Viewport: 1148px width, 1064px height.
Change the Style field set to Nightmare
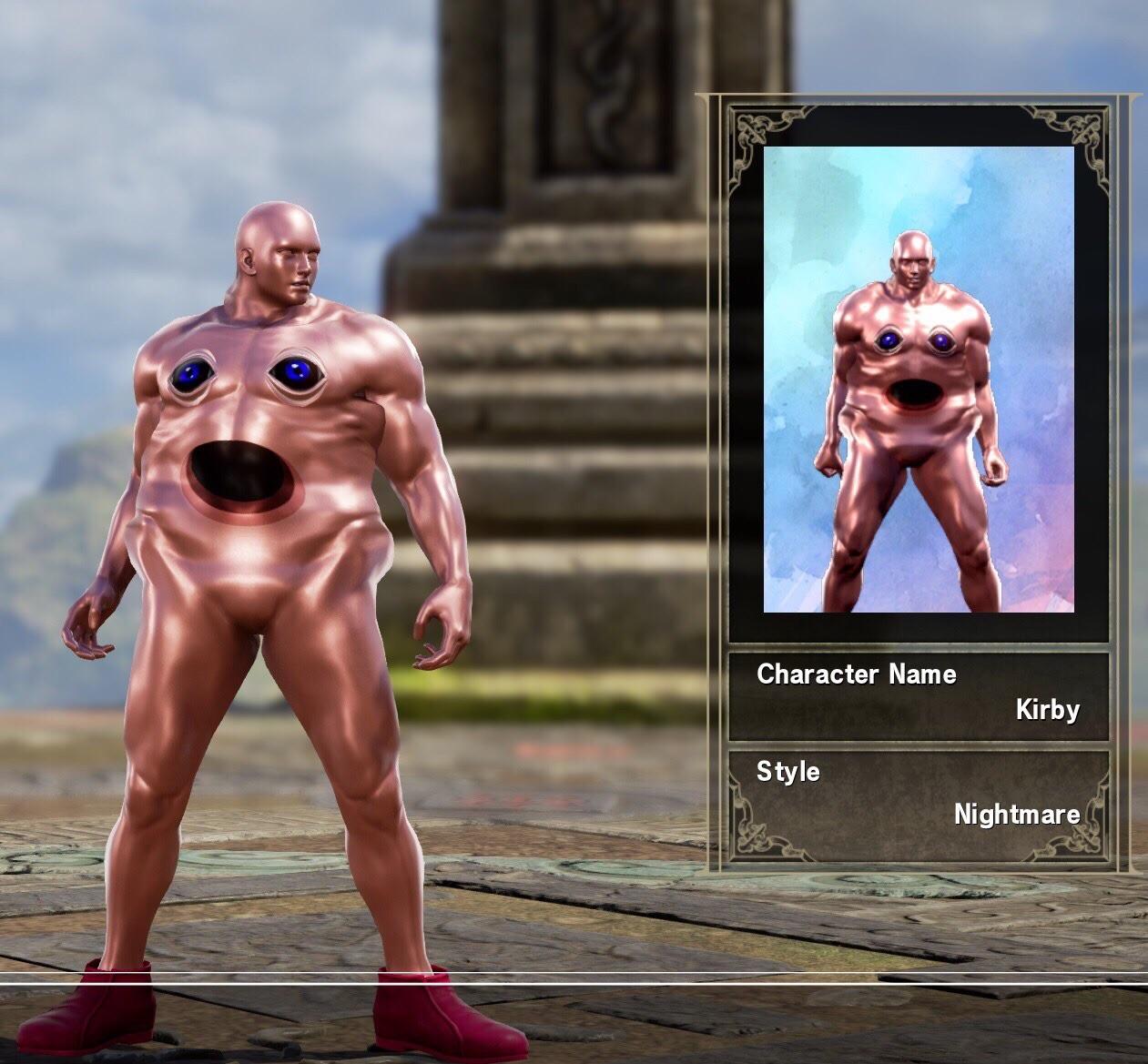[x=918, y=795]
